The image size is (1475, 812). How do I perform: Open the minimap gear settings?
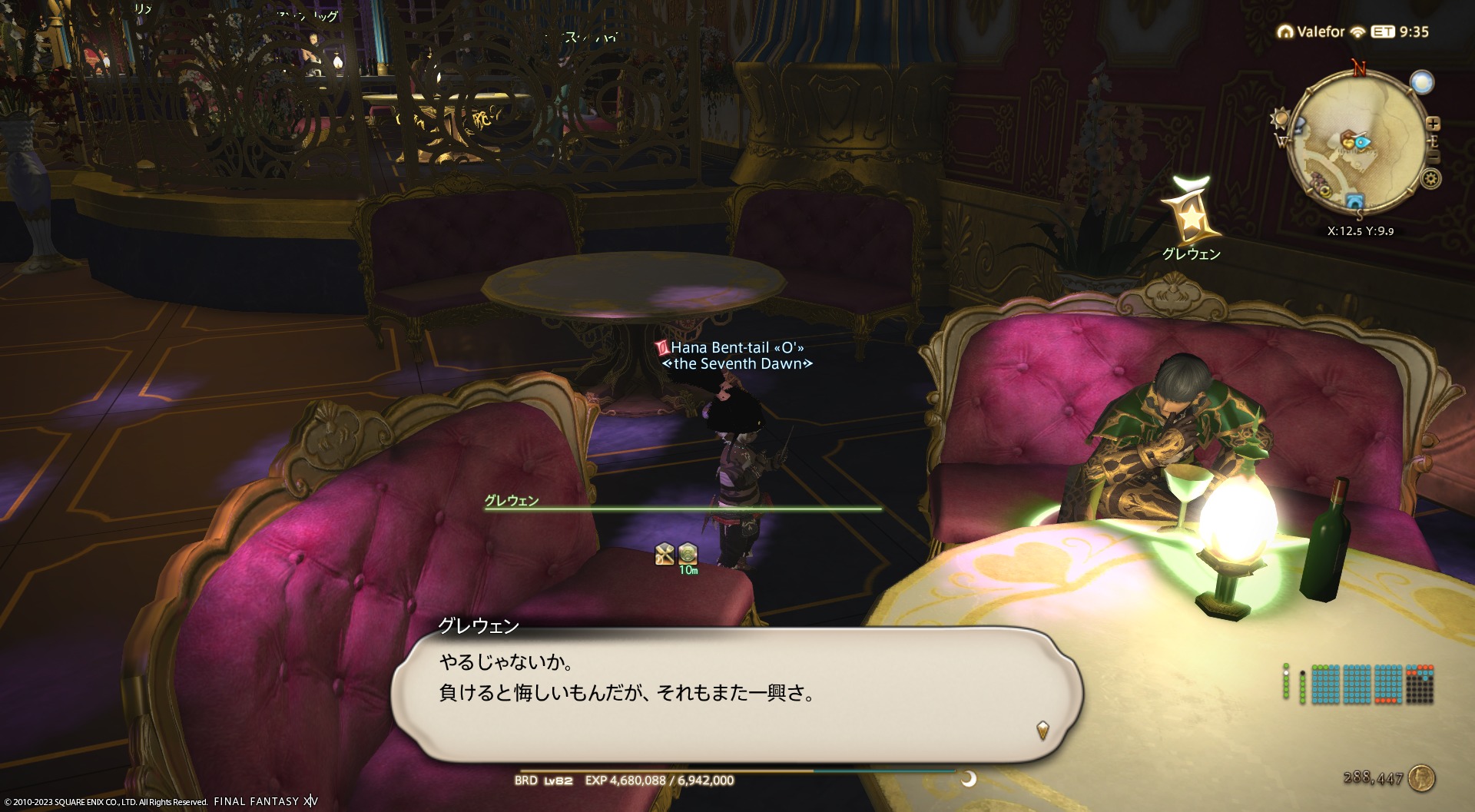[1430, 179]
